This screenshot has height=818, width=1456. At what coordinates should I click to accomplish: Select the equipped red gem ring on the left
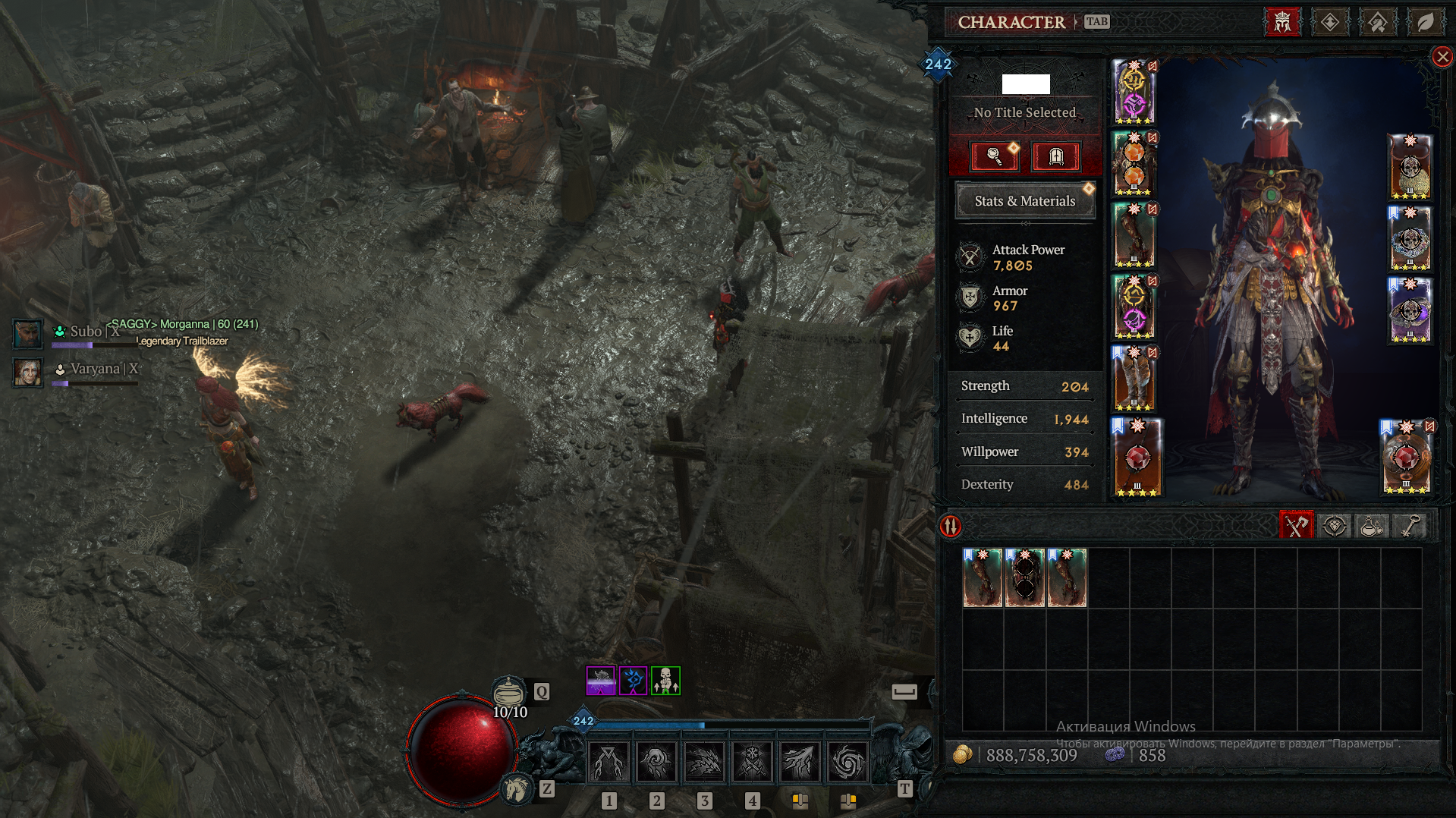(x=1137, y=458)
